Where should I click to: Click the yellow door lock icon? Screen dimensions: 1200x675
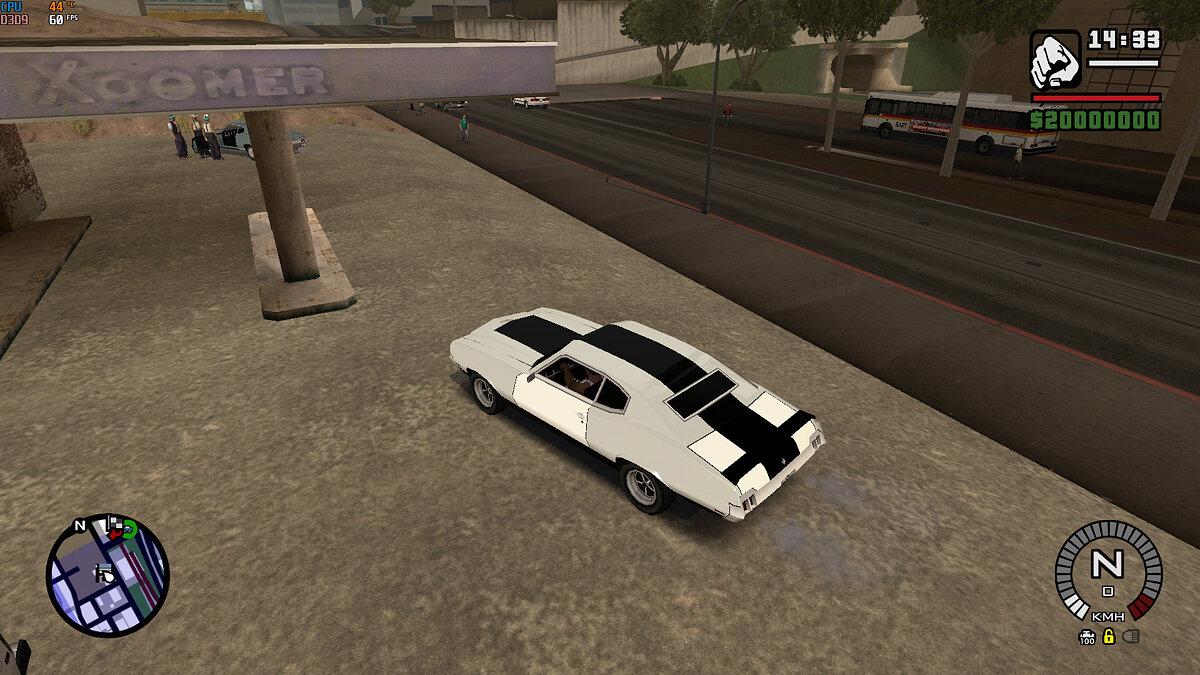1108,636
